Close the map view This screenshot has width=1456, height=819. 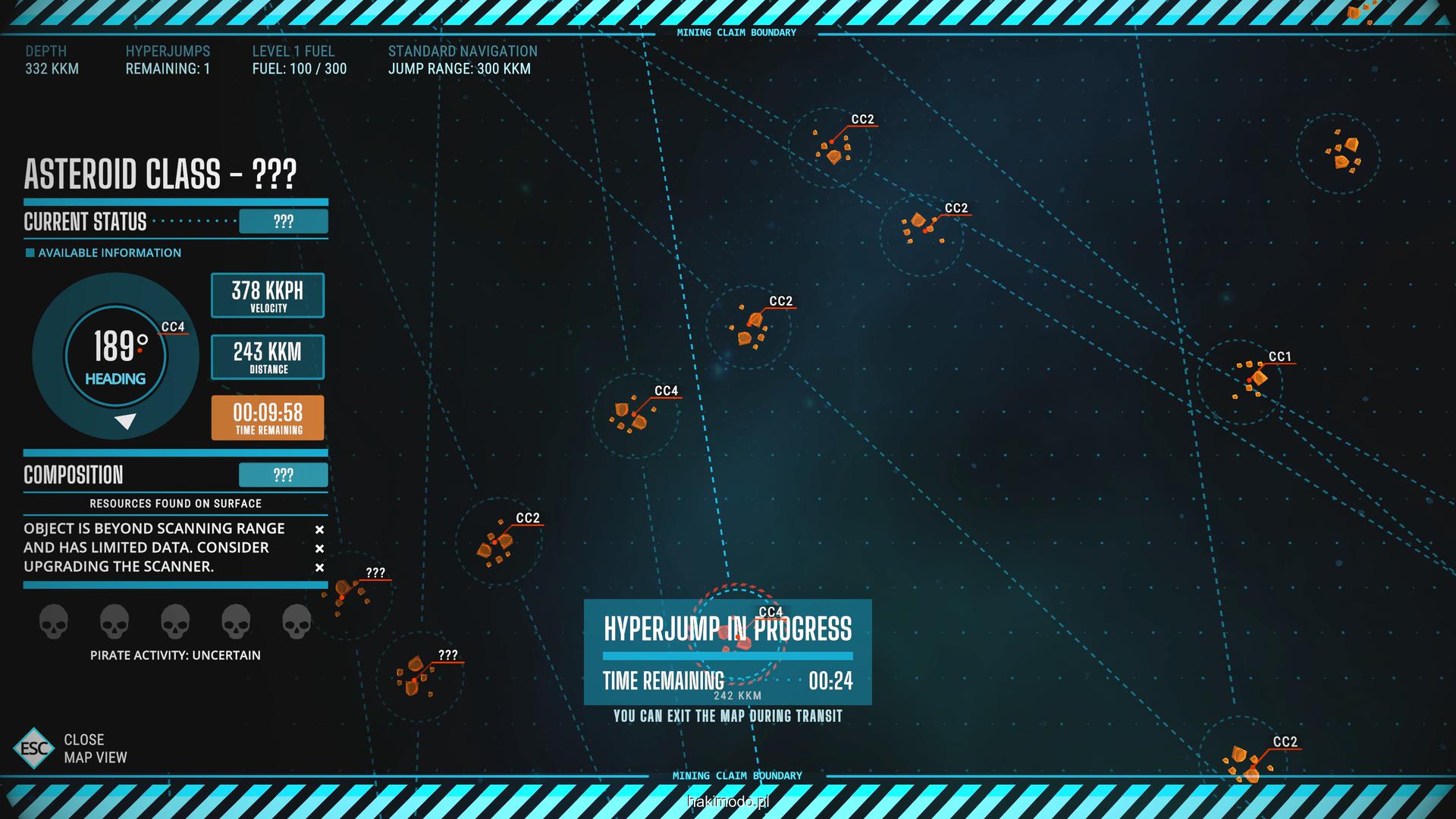coord(34,748)
